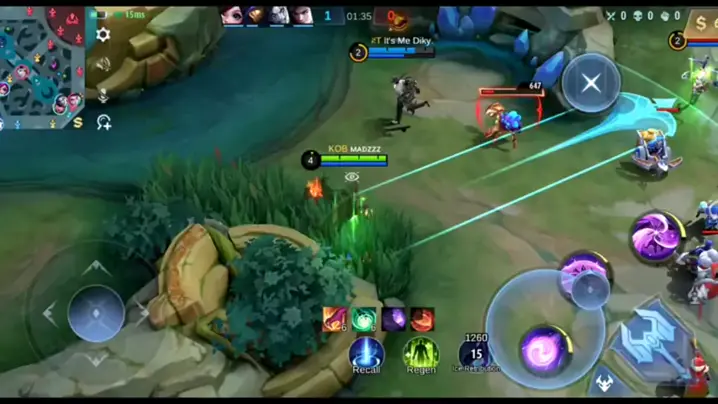This screenshot has width=718, height=404.
Task: Tap the quick chat signal icon
Action: pos(103,122)
